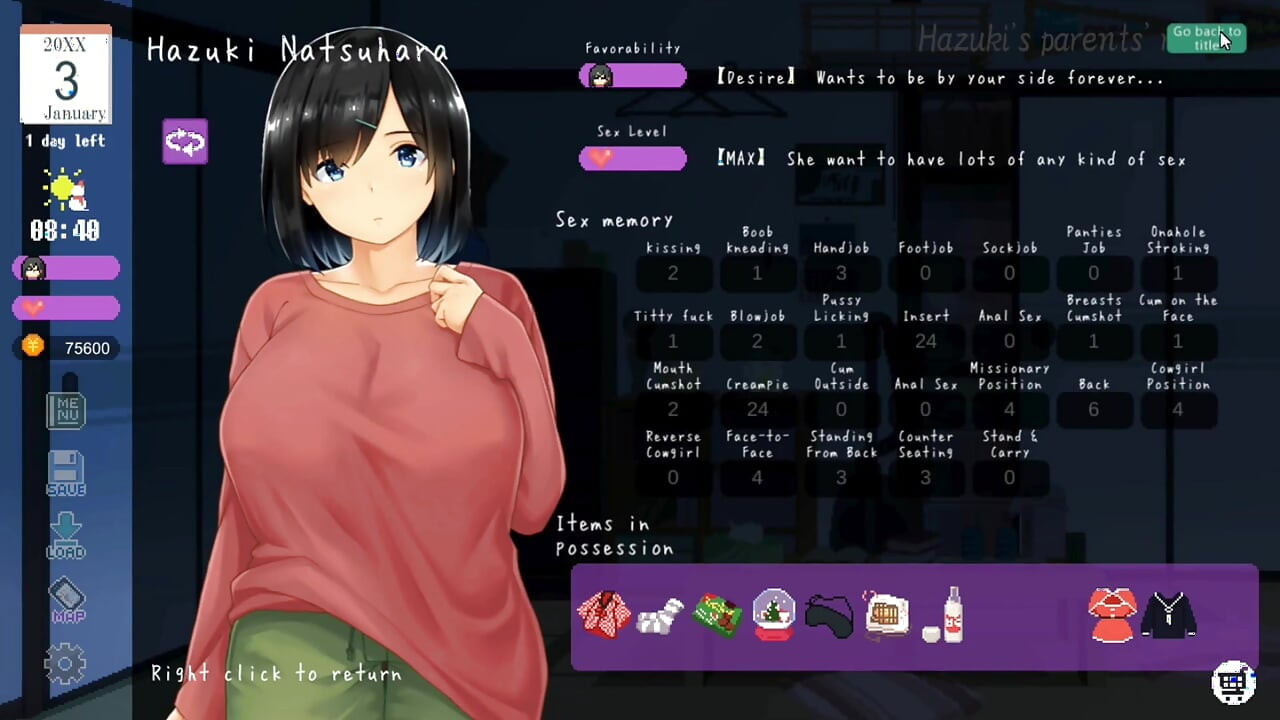Select the snow globe item thumbnail

[773, 613]
